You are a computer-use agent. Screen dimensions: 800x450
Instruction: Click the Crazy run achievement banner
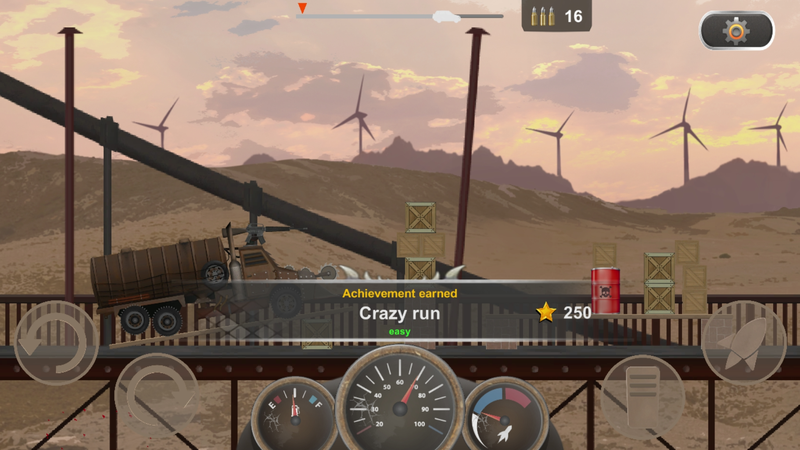click(x=400, y=312)
